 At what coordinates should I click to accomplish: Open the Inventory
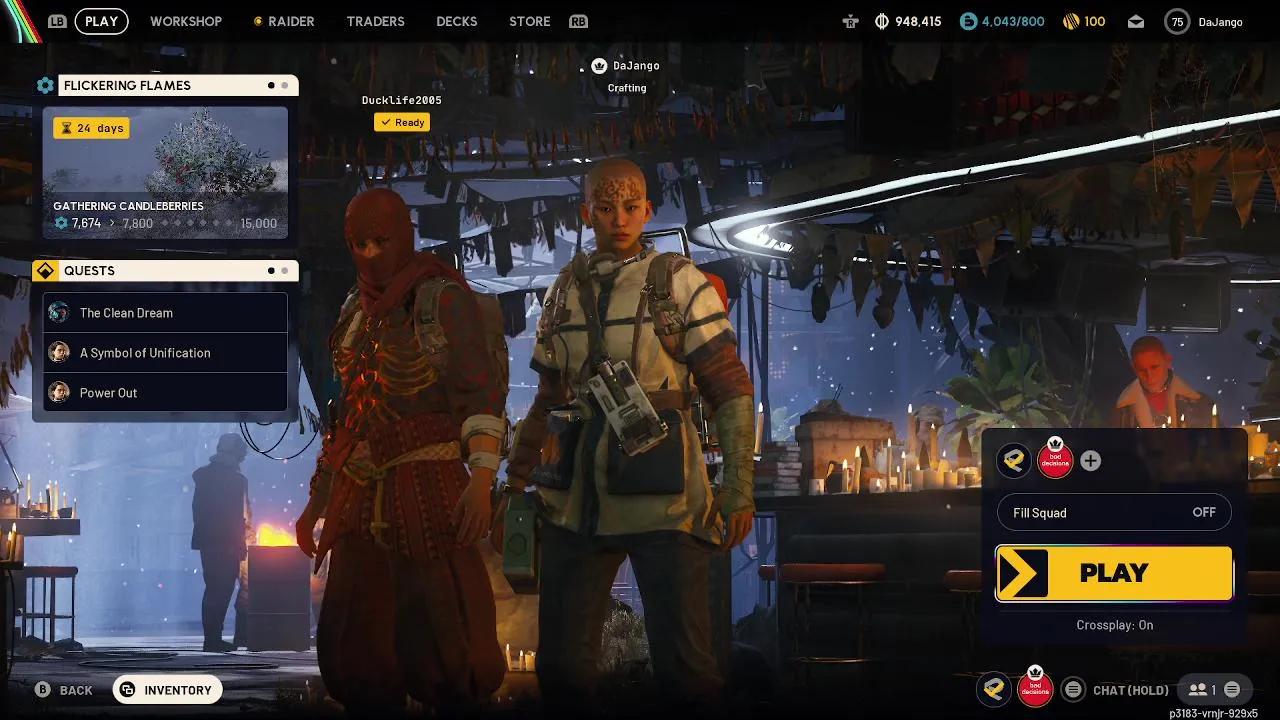(x=167, y=690)
